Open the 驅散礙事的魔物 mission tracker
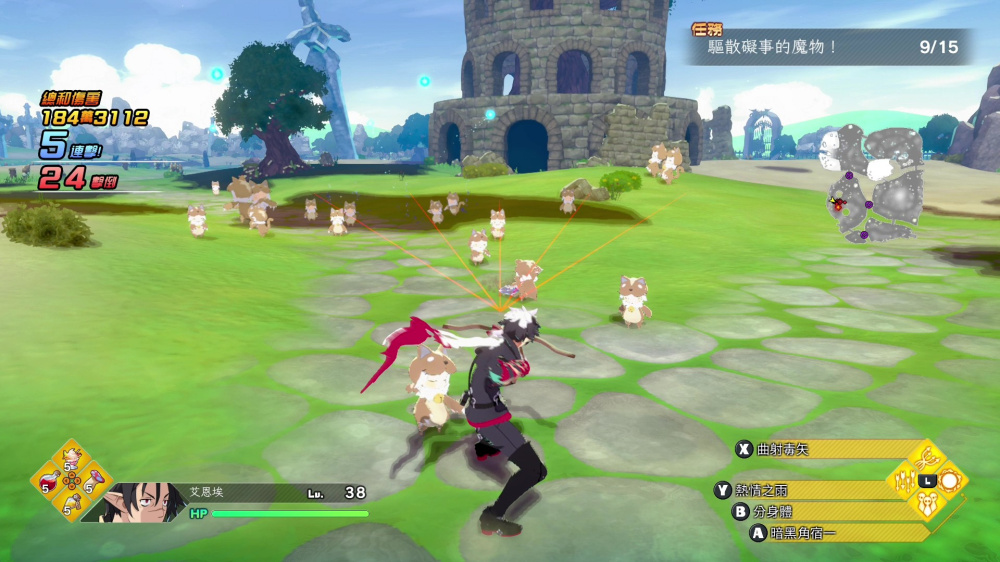 [828, 47]
